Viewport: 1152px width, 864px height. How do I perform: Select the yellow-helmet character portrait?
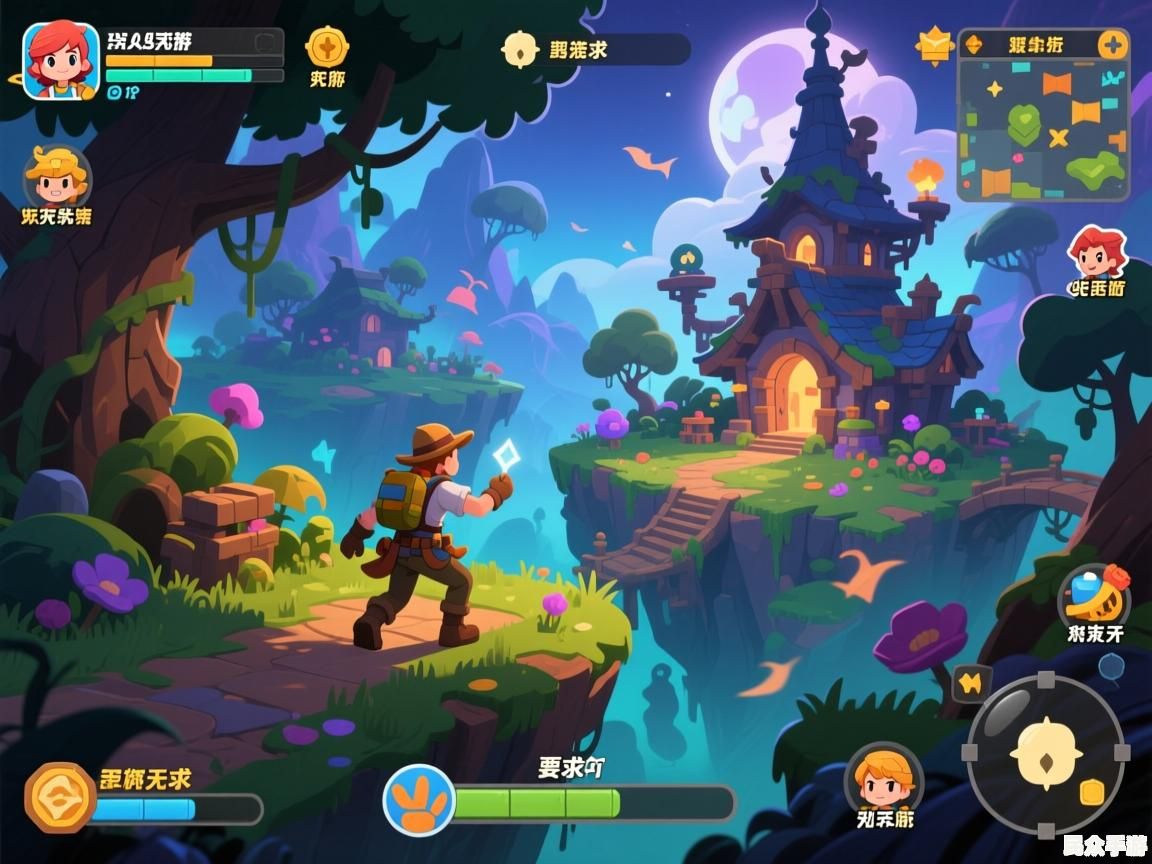[x=56, y=176]
